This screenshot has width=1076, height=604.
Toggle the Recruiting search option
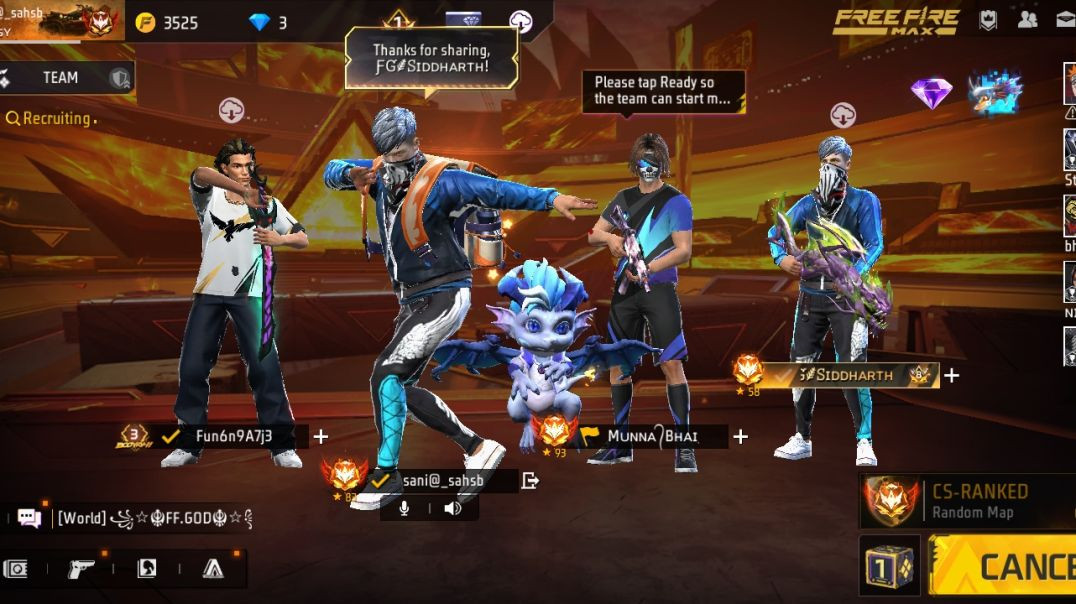[50, 118]
